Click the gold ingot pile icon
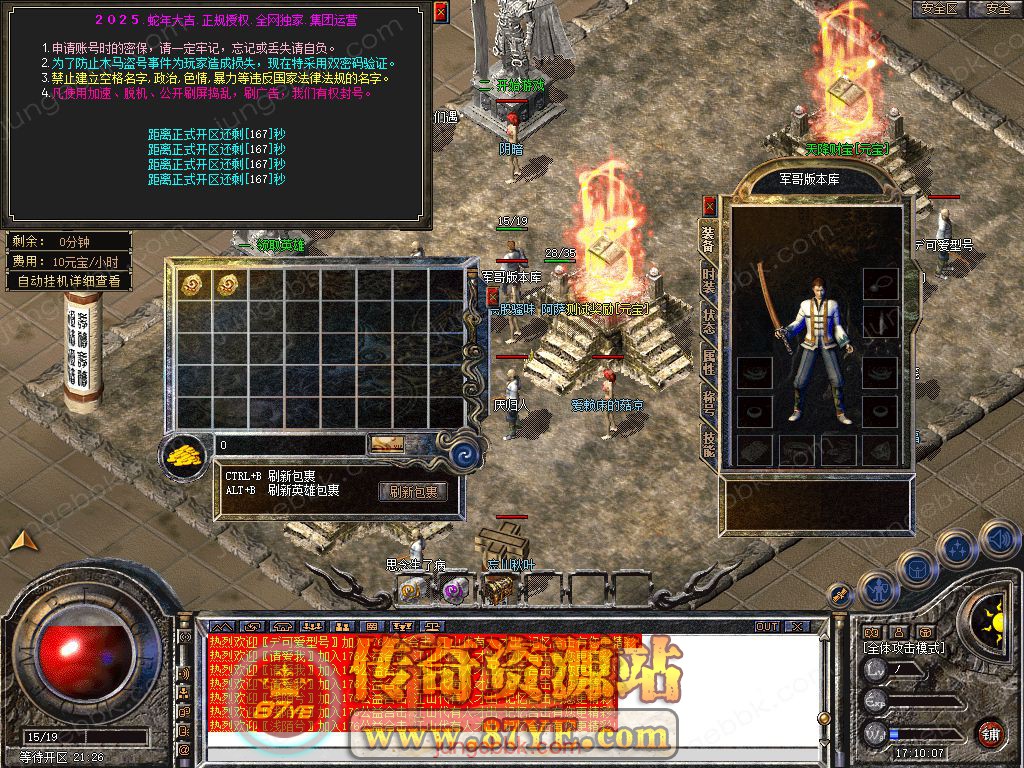Screen dimensions: 1024x768 [185, 456]
